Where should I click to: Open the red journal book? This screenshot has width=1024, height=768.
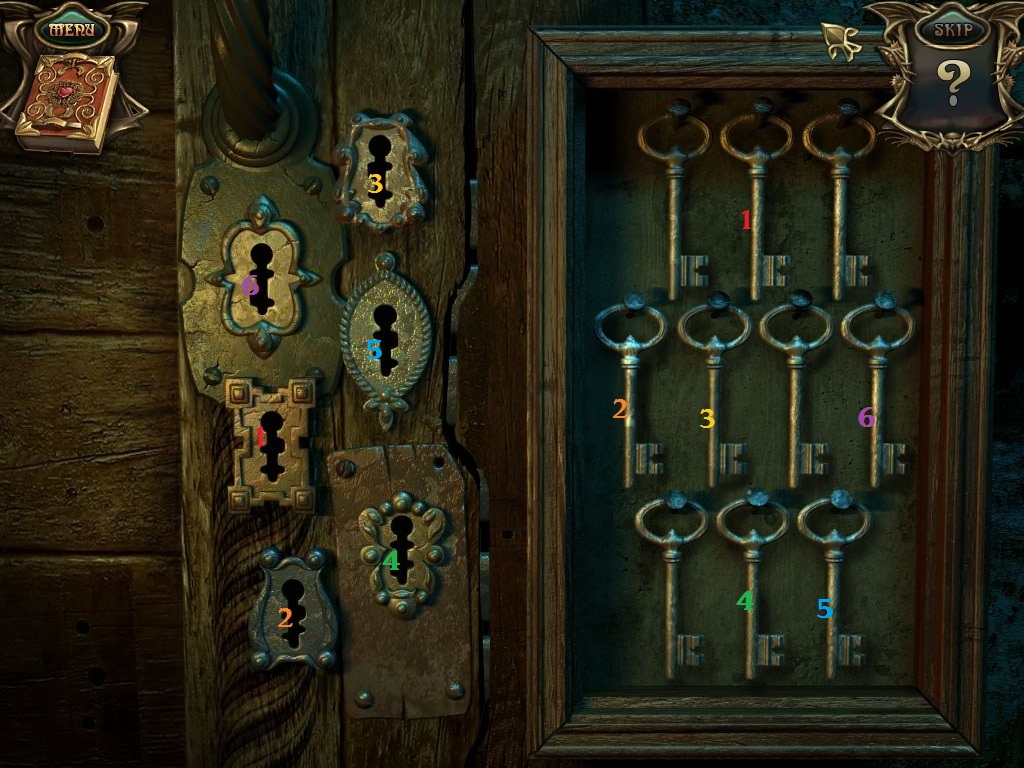click(67, 104)
